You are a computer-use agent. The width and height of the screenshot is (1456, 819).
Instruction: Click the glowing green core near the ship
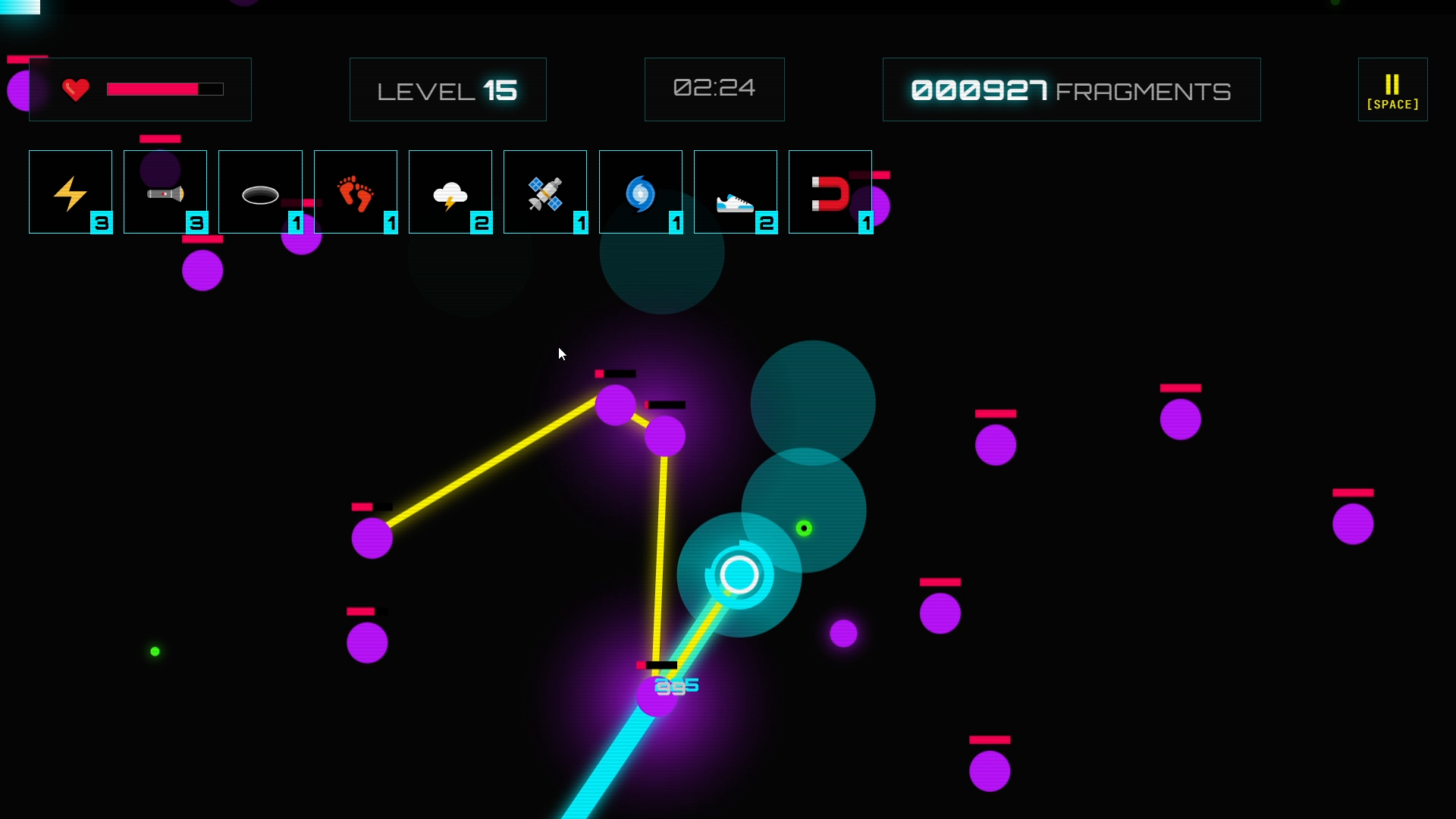point(805,529)
